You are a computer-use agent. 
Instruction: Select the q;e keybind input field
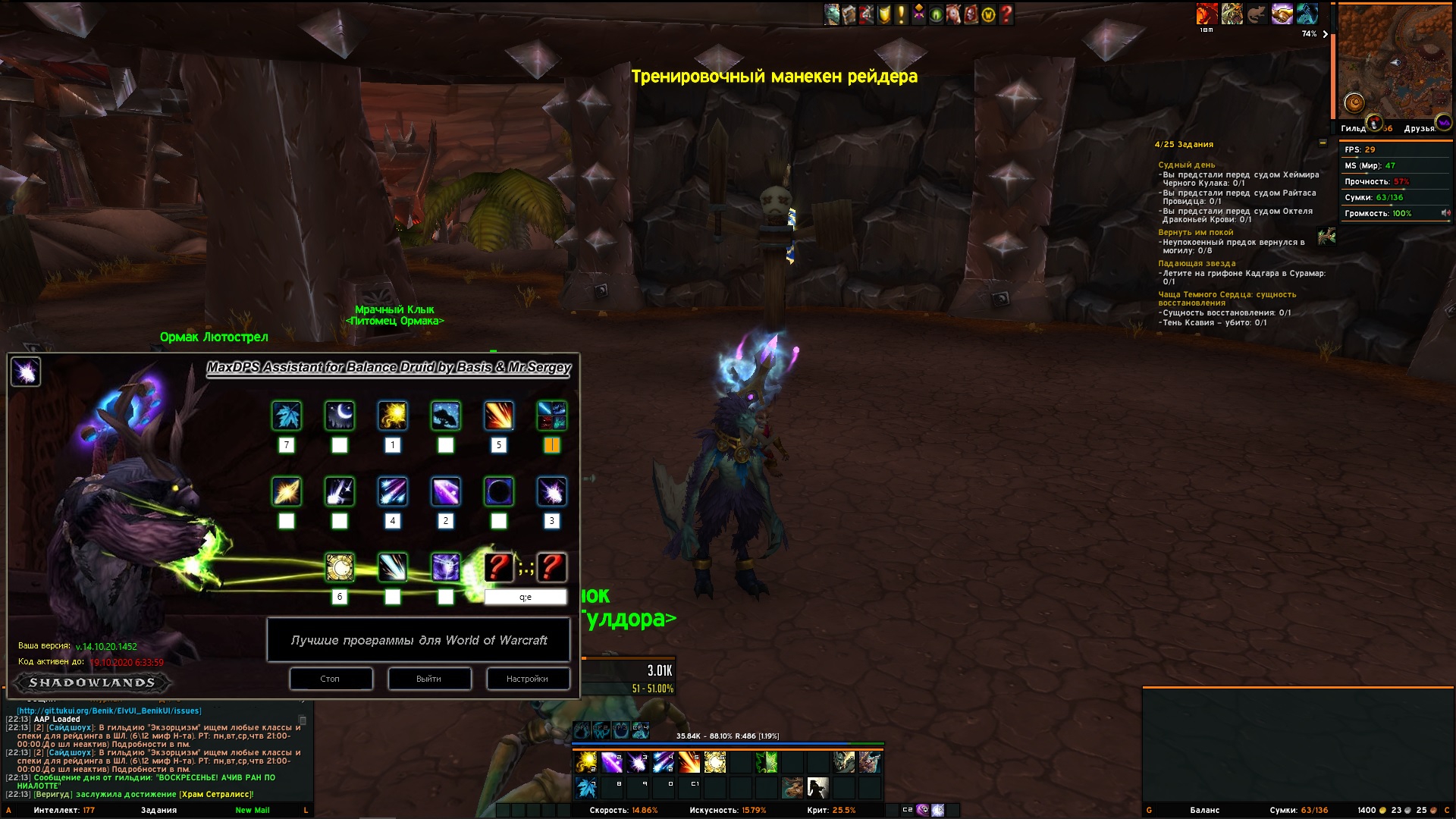click(x=526, y=598)
